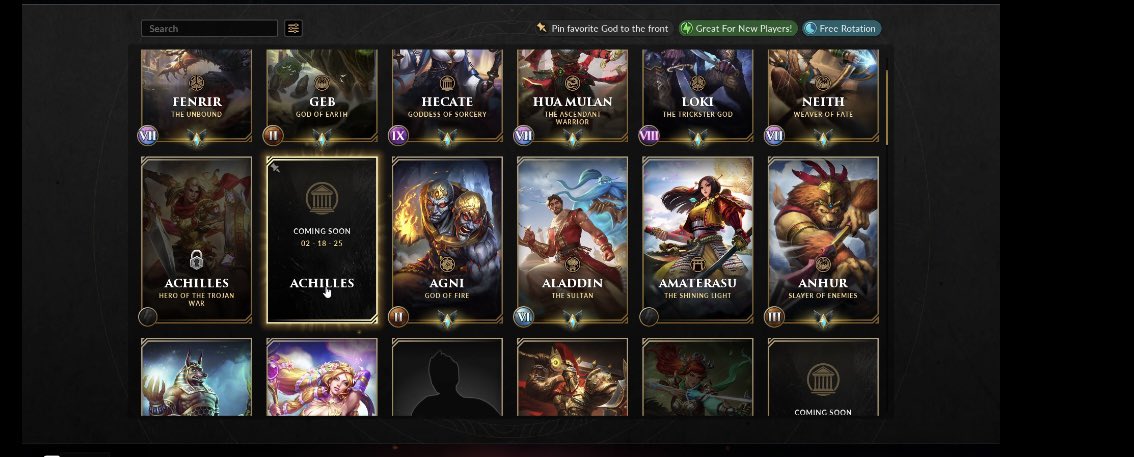
Task: Select the Coming Soon Achilles card
Action: click(x=322, y=240)
